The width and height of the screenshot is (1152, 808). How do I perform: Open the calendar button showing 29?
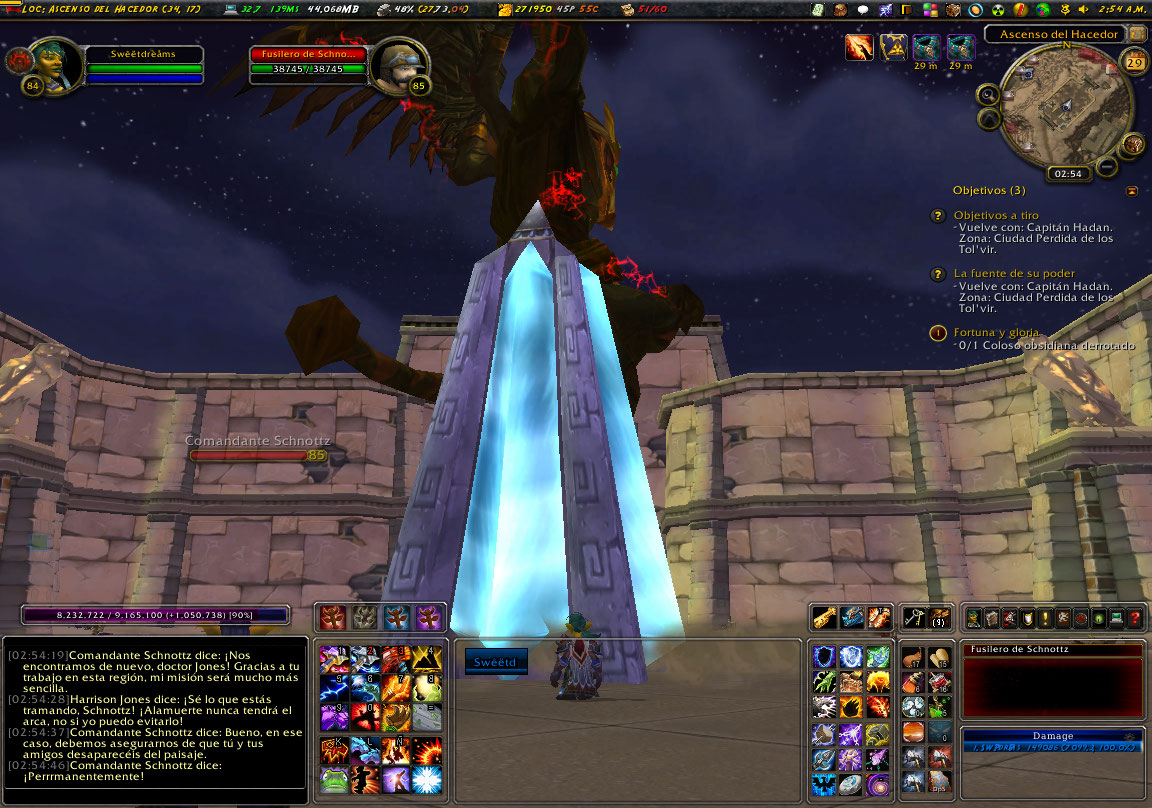[1135, 63]
